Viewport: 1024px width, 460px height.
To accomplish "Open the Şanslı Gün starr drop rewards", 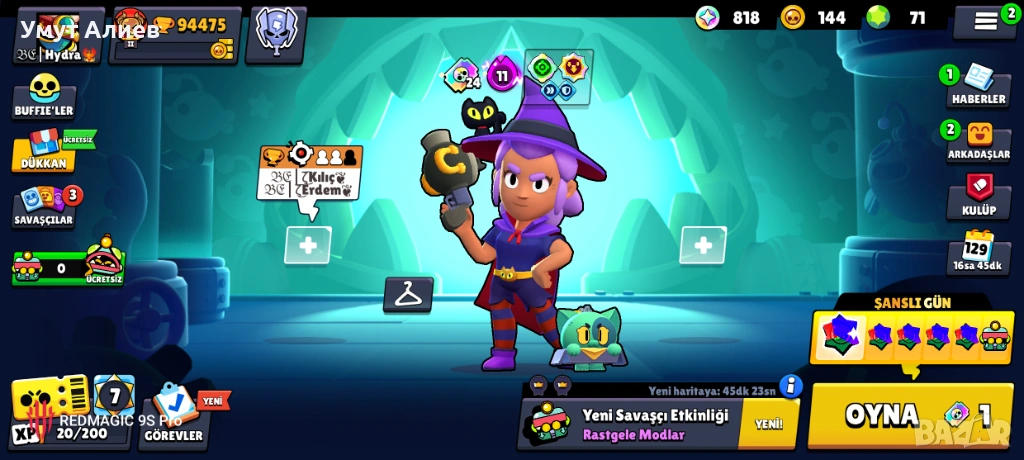I will click(x=910, y=335).
